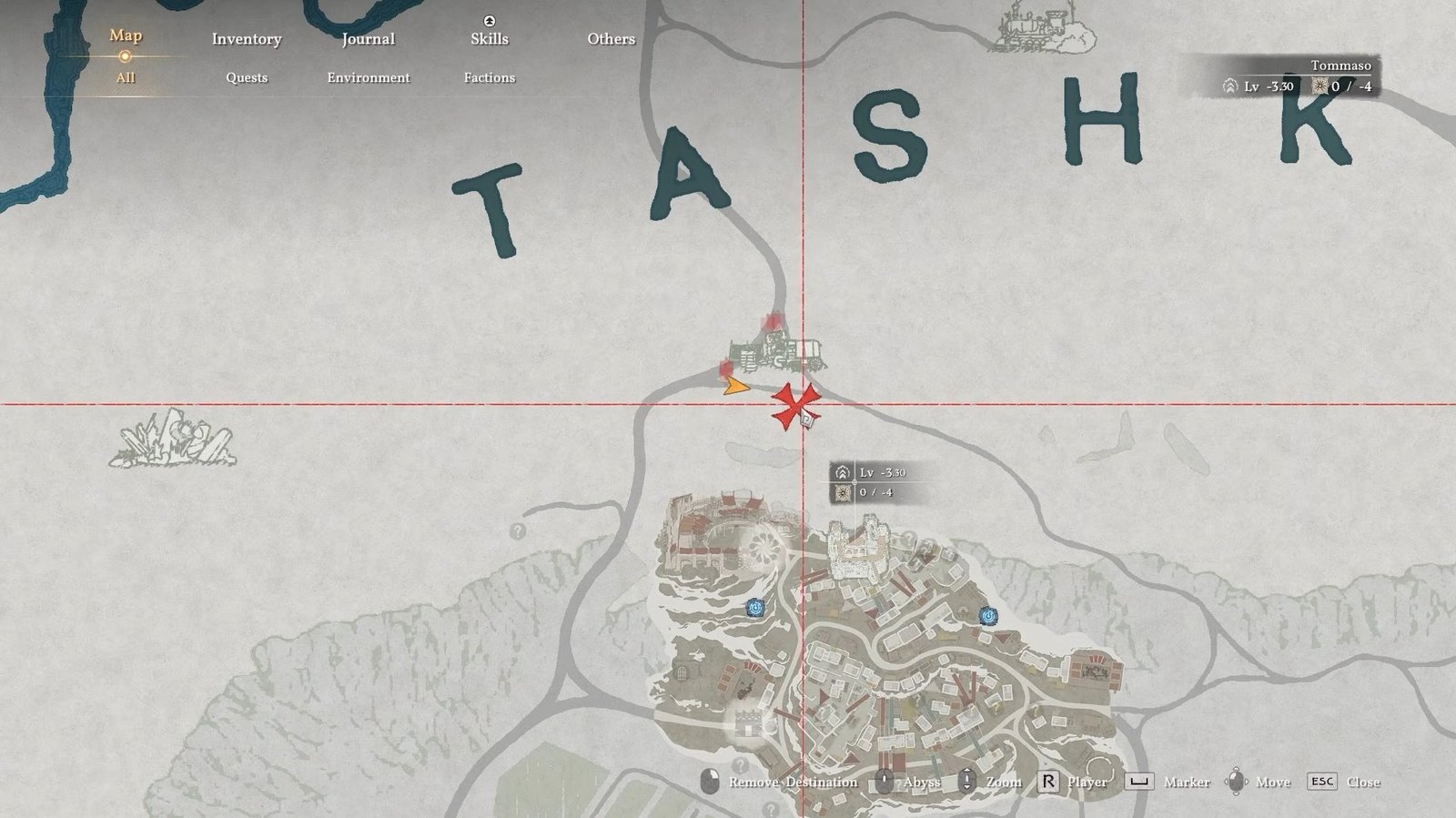Click the Map tab
The image size is (1456, 818).
pos(126,35)
